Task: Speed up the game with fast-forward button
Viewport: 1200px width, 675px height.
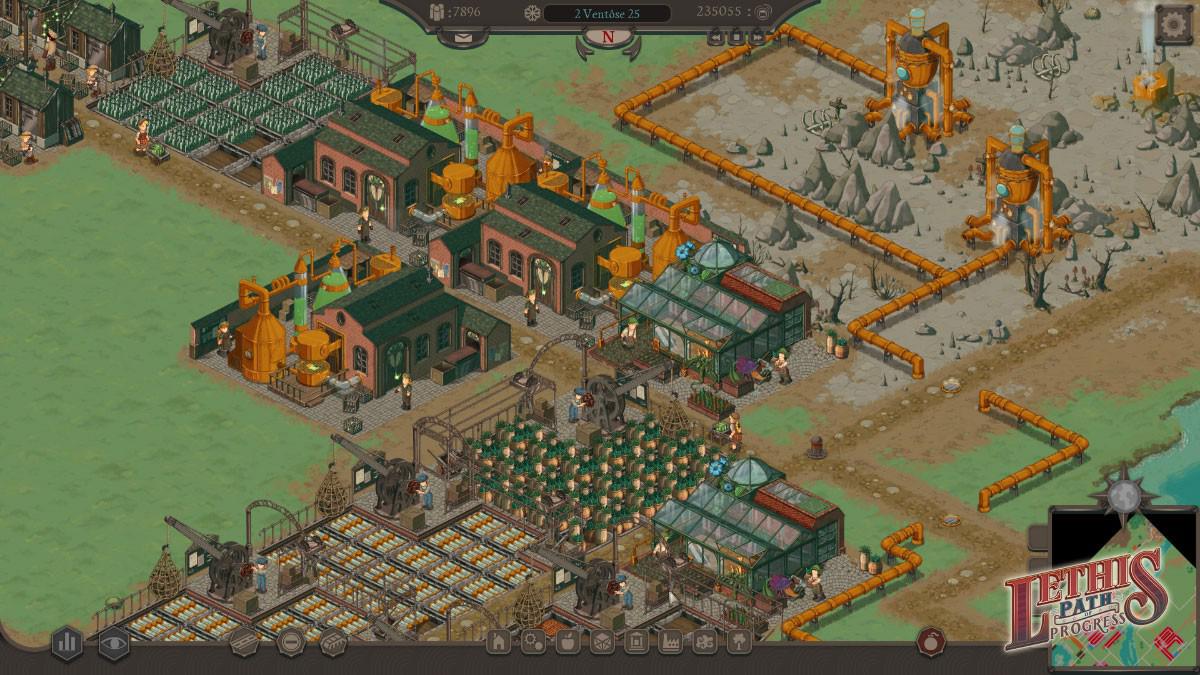Action: point(758,37)
